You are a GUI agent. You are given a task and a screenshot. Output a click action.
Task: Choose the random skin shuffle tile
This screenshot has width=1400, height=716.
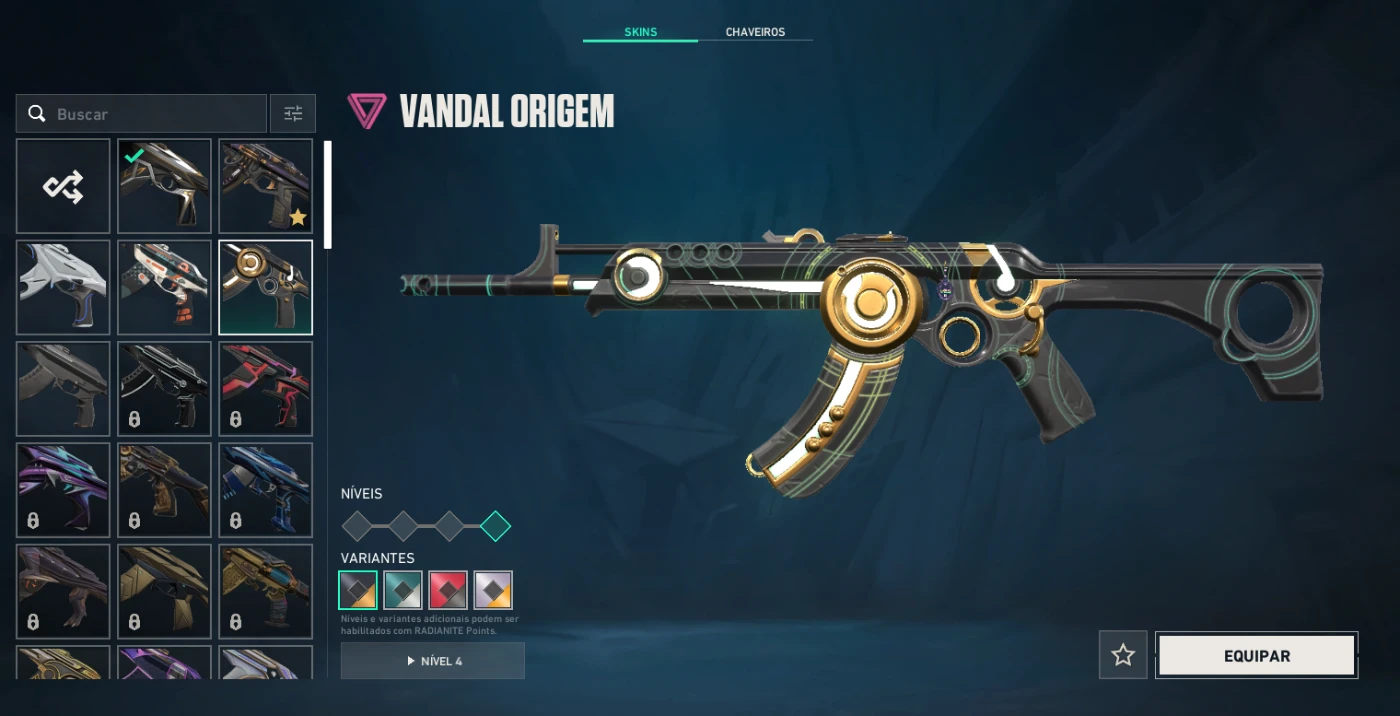[x=63, y=186]
